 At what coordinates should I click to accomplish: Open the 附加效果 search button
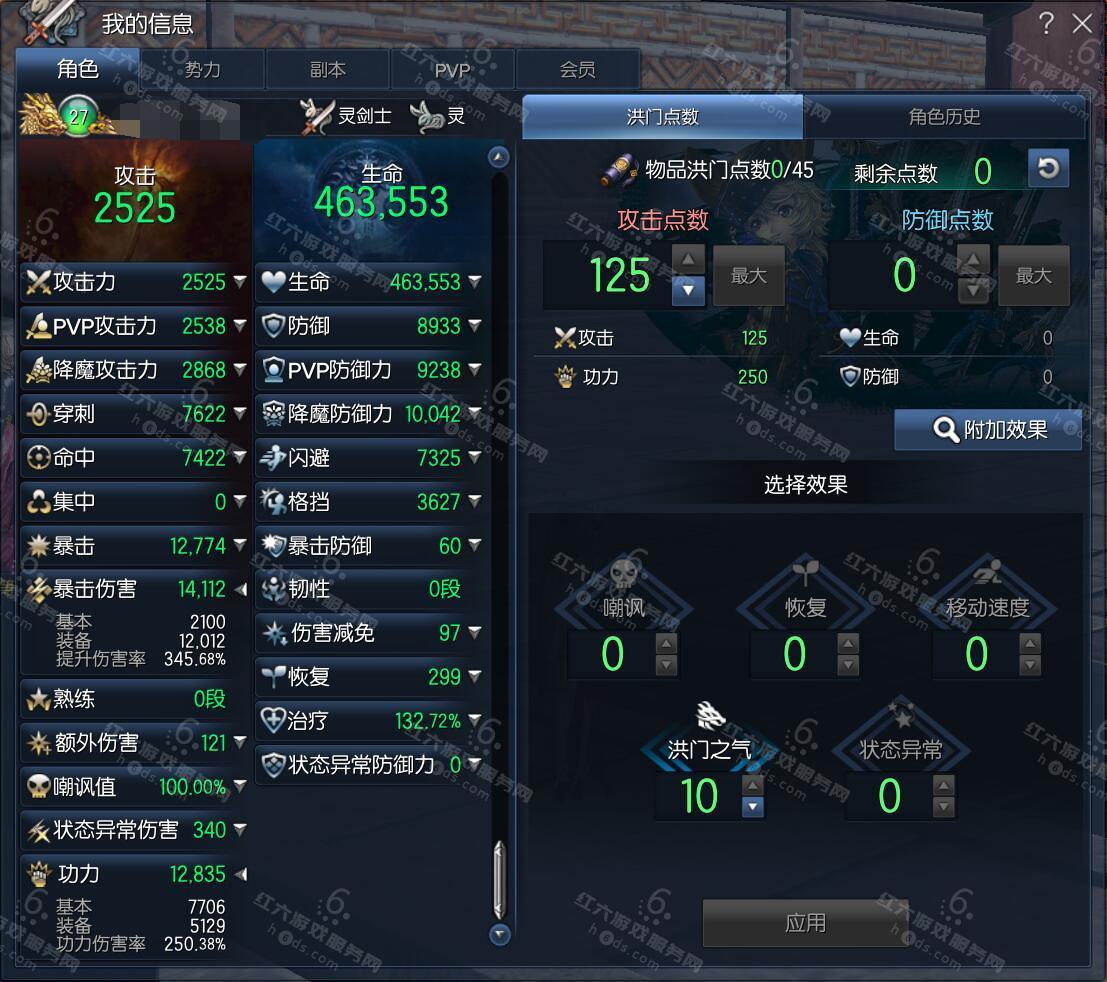[988, 430]
